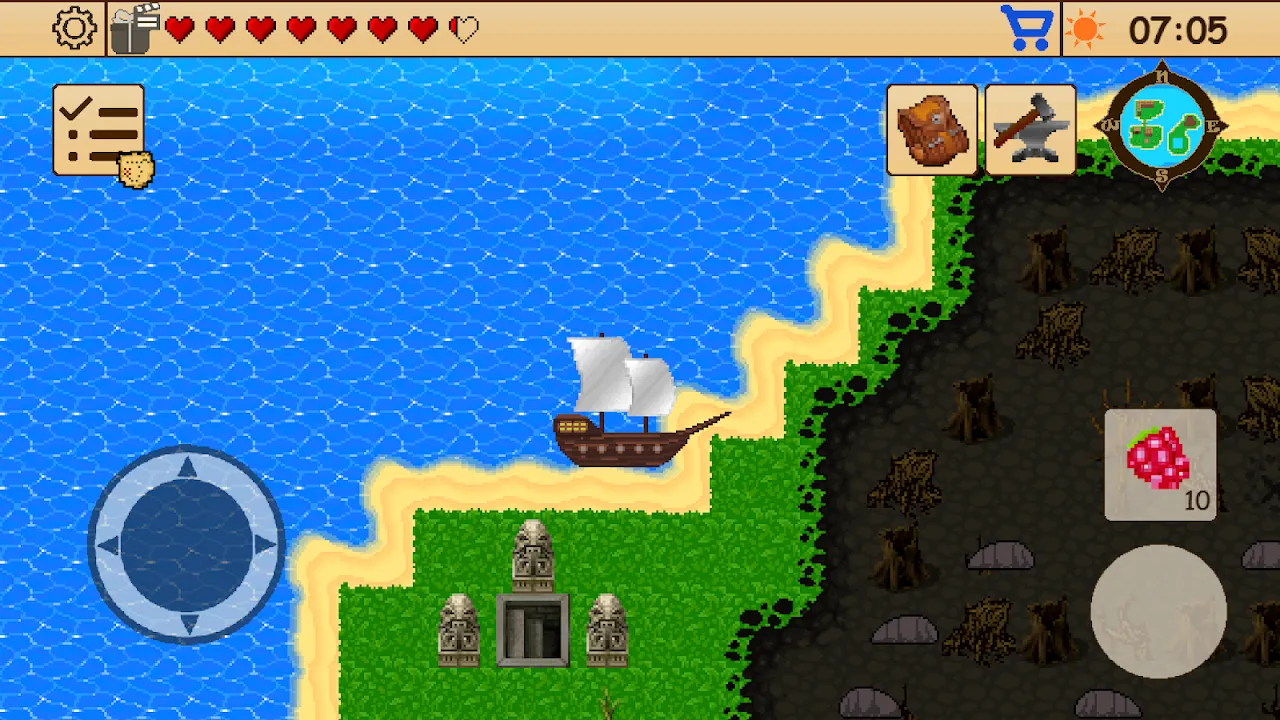Click the center of the navigation joystick
Image resolution: width=1280 pixels, height=720 pixels.
pyautogui.click(x=186, y=545)
